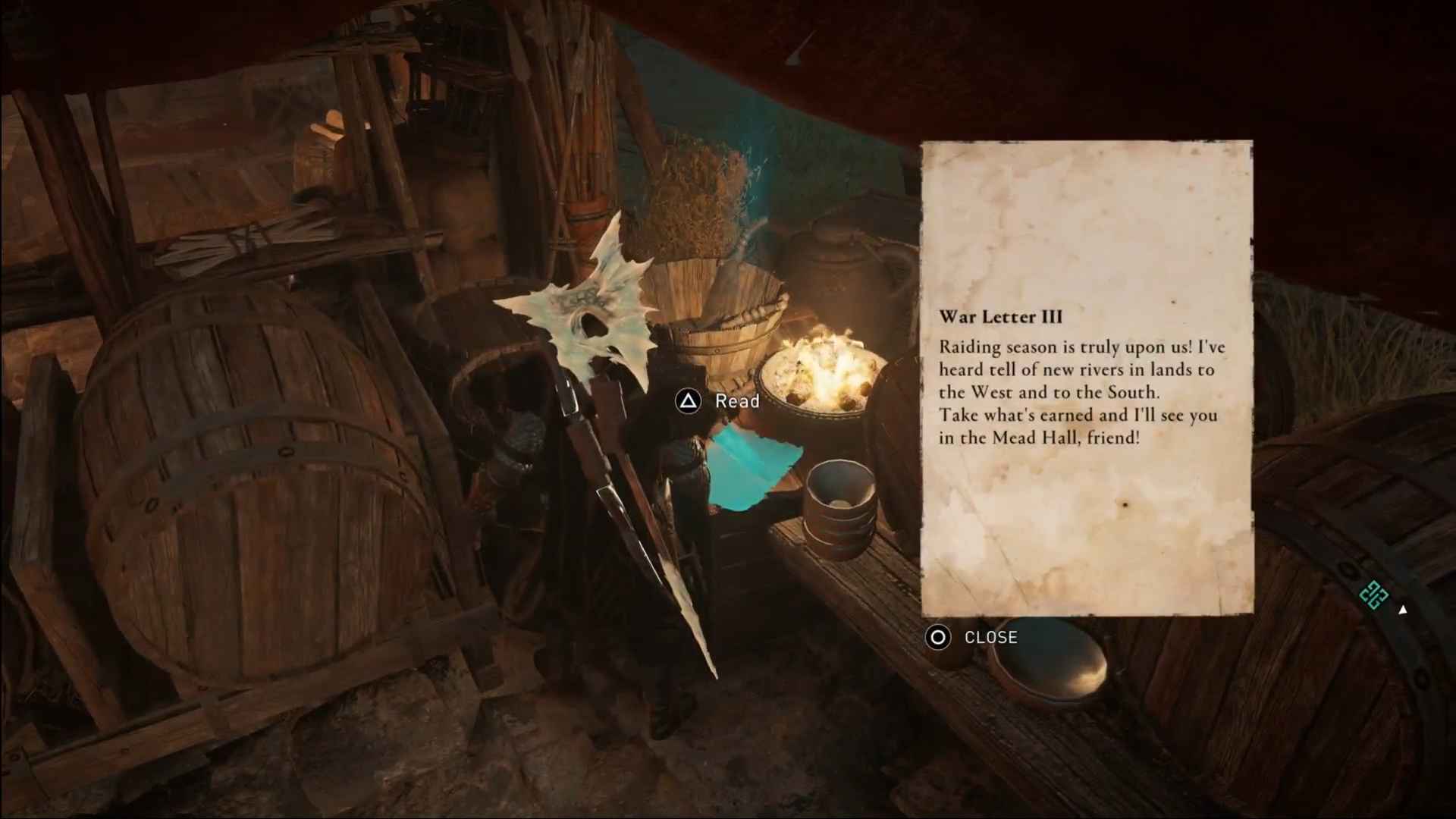
Task: Click the stack of wooden bowls on the table
Action: [x=842, y=508]
